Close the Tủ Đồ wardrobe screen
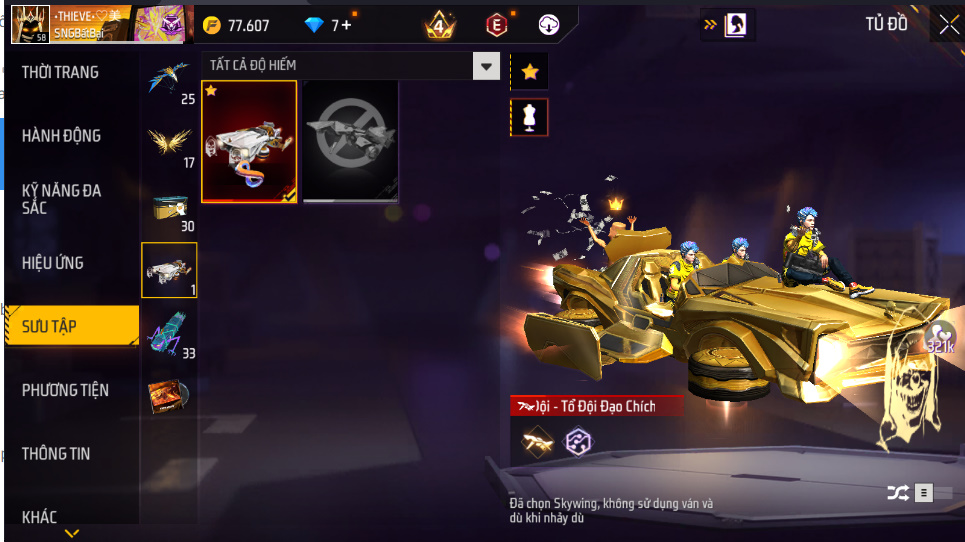 [x=947, y=25]
